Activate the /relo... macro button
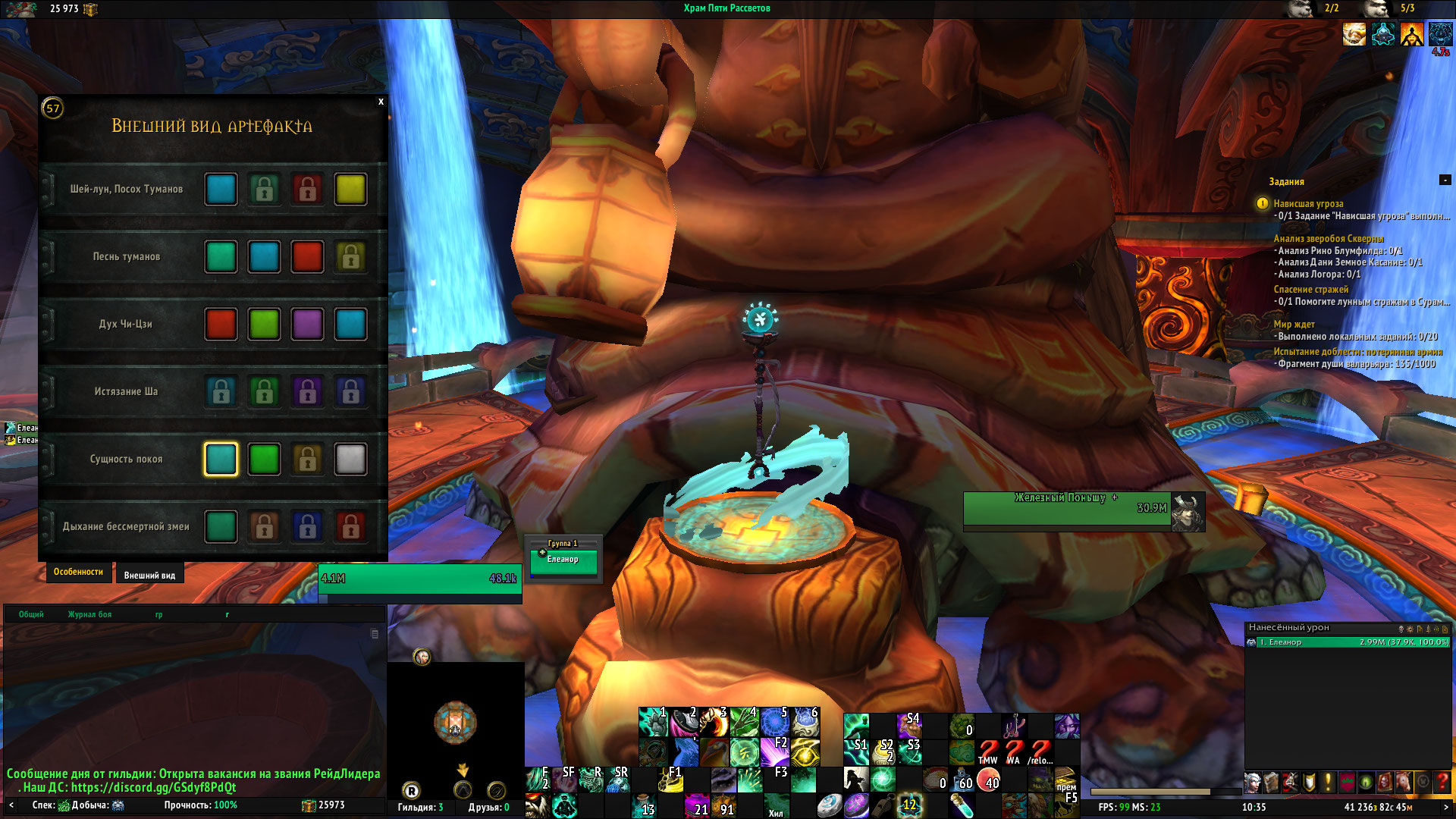The width and height of the screenshot is (1456, 819). pos(1040,752)
